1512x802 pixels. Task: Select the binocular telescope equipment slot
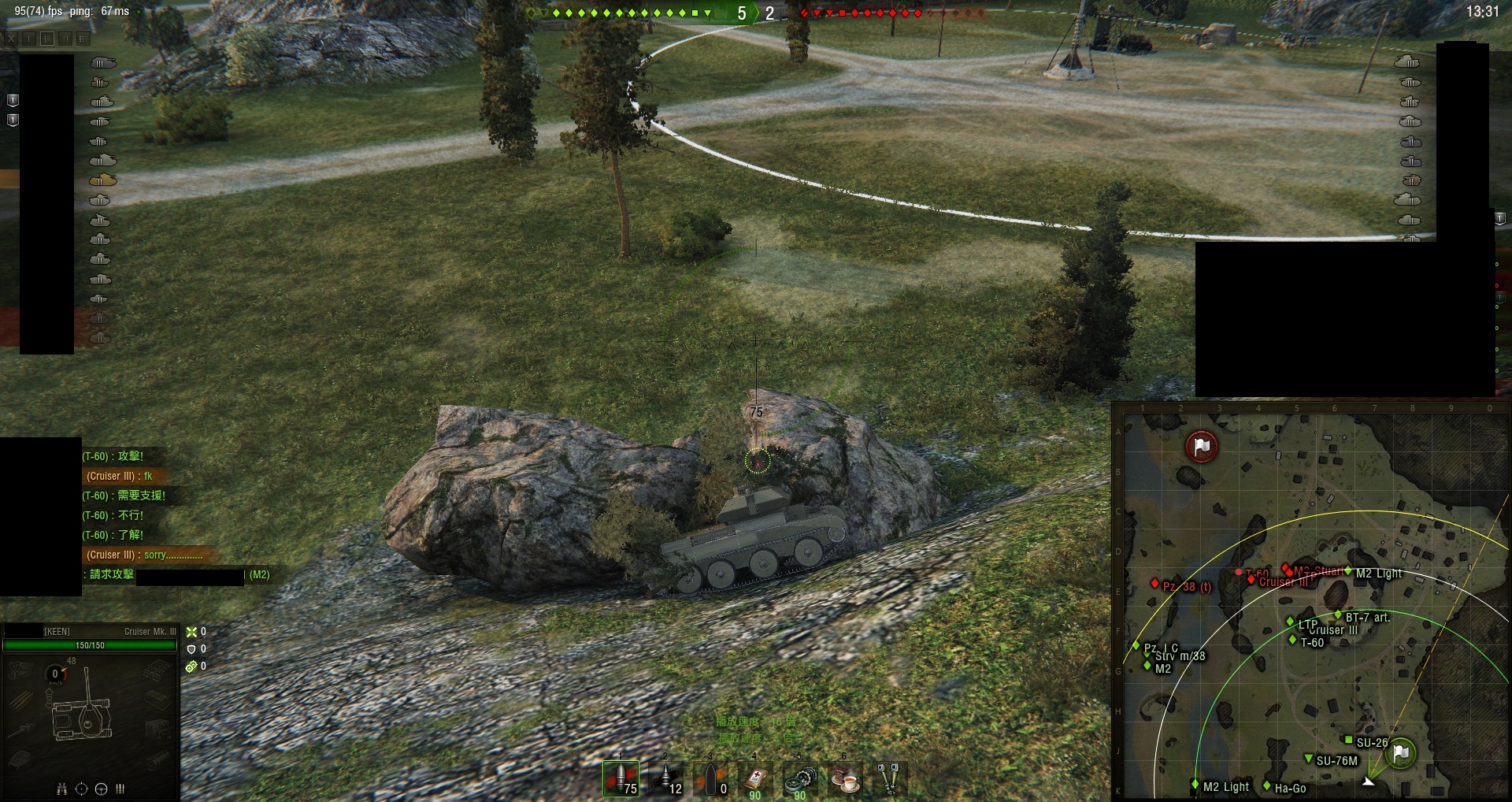(x=889, y=779)
